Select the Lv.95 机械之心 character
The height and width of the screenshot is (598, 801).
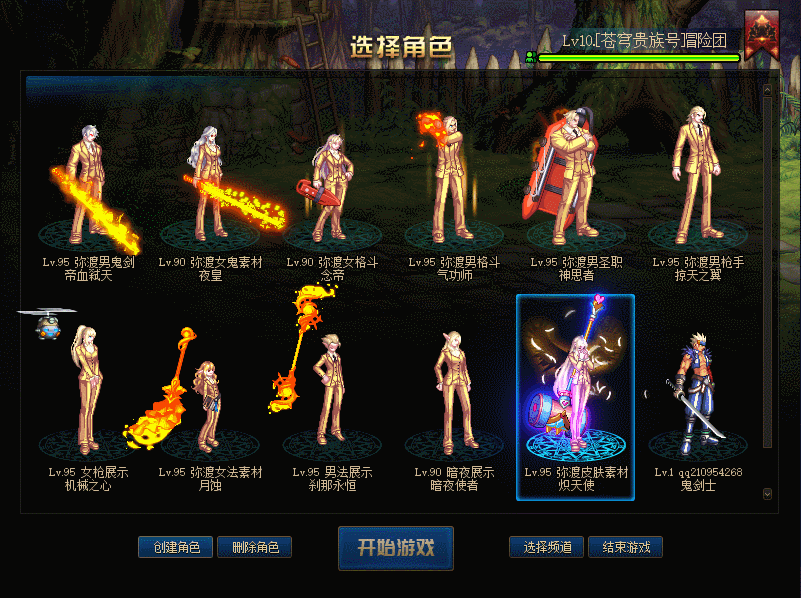pos(89,395)
